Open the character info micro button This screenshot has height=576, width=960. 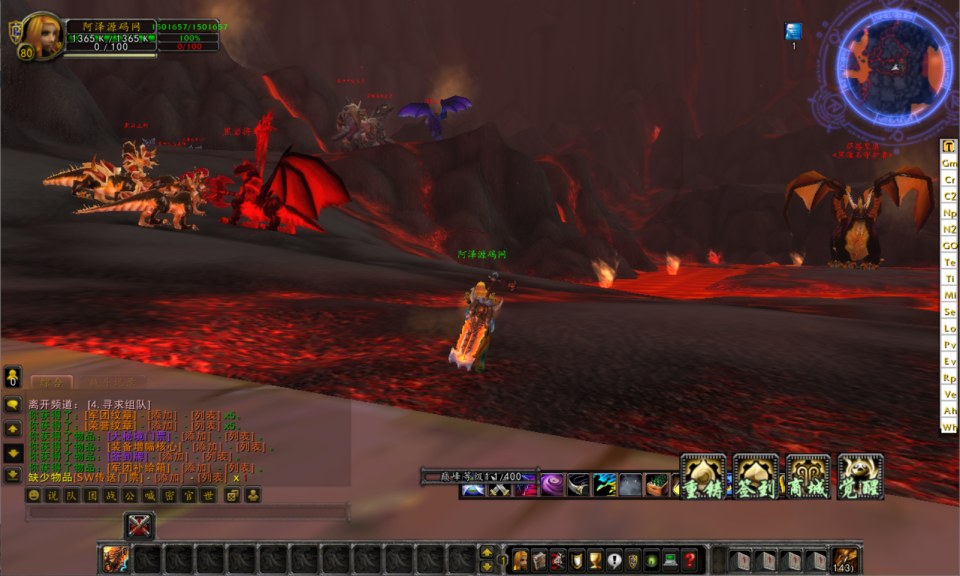[x=521, y=560]
